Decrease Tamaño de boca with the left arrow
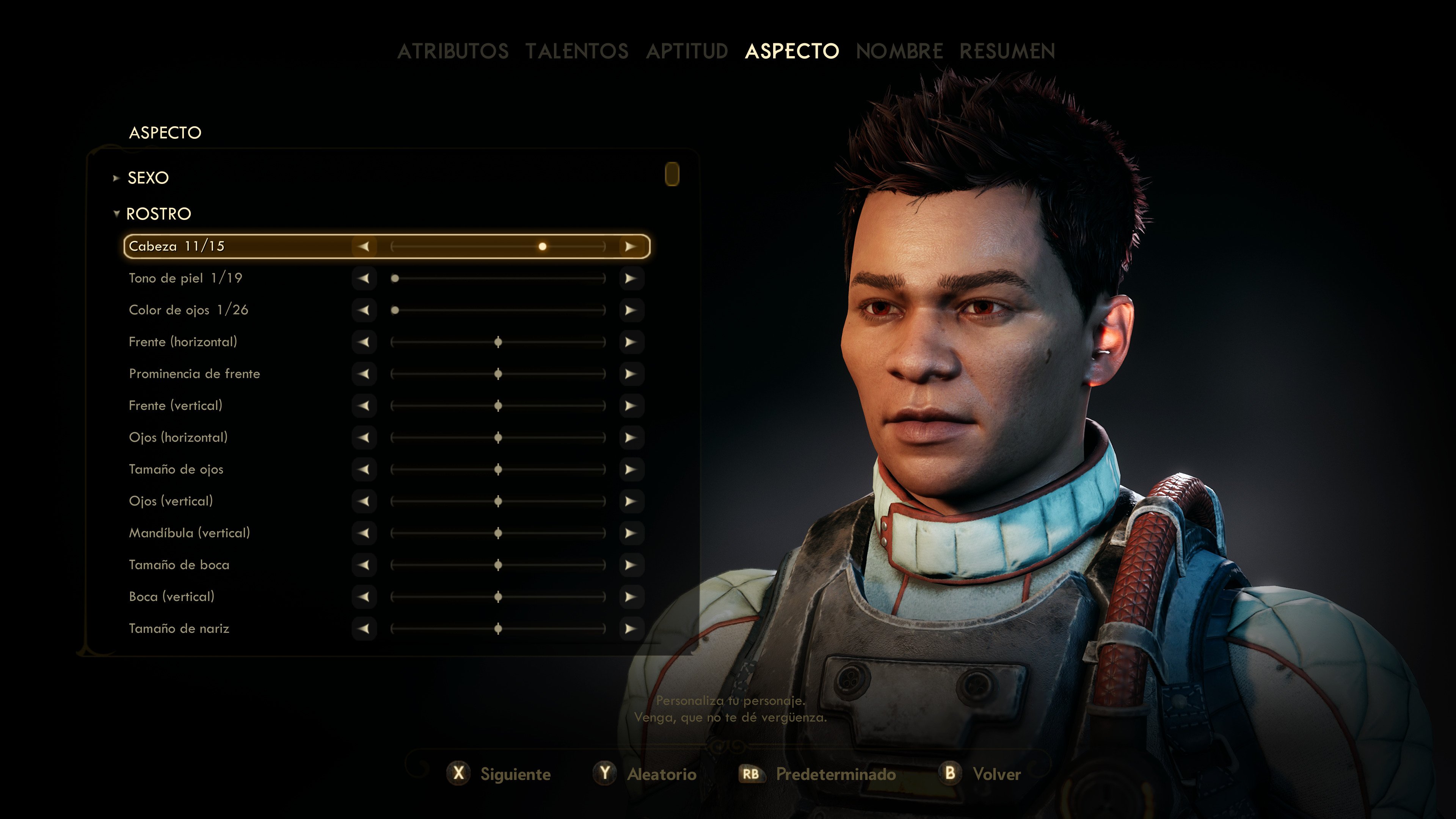The width and height of the screenshot is (1456, 819). point(364,565)
